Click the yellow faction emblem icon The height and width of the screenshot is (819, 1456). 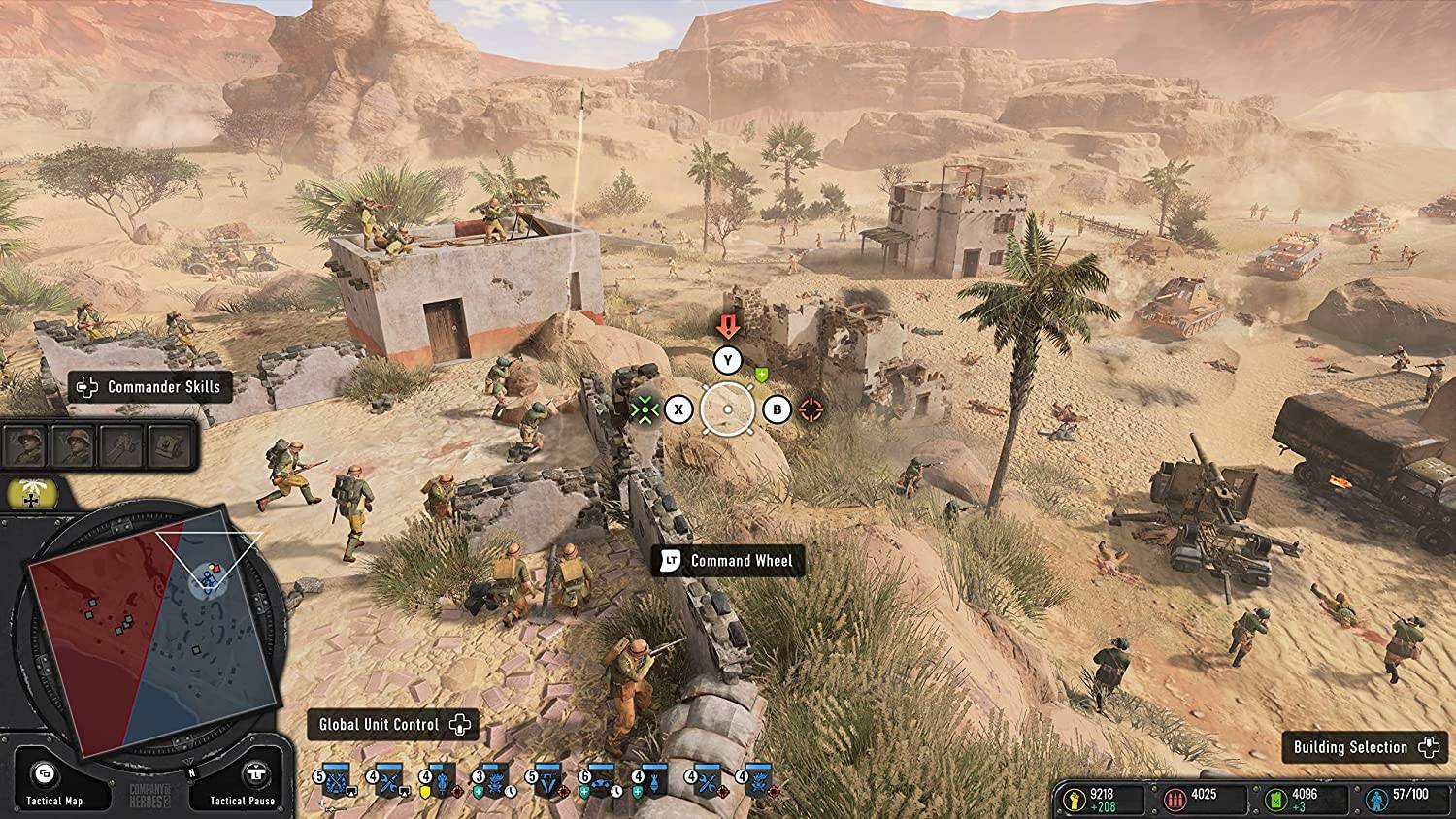[x=31, y=493]
